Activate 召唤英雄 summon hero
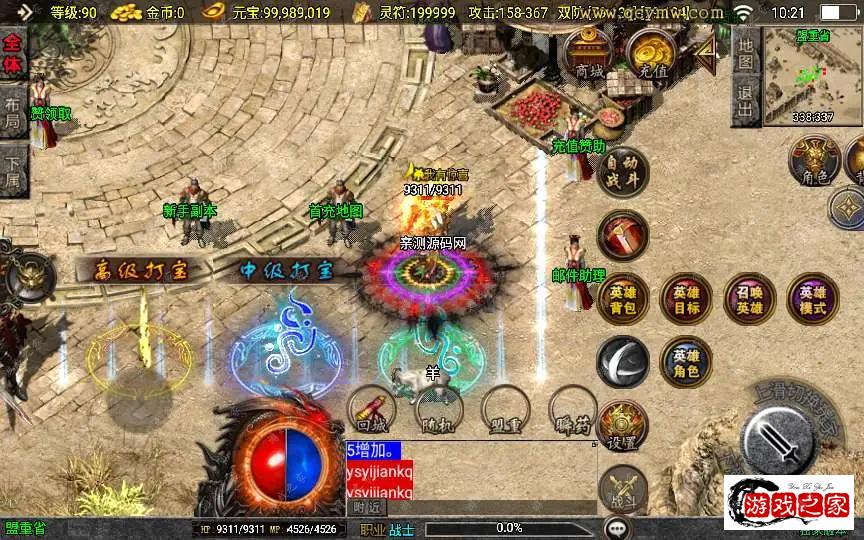864x540 pixels. coord(749,299)
